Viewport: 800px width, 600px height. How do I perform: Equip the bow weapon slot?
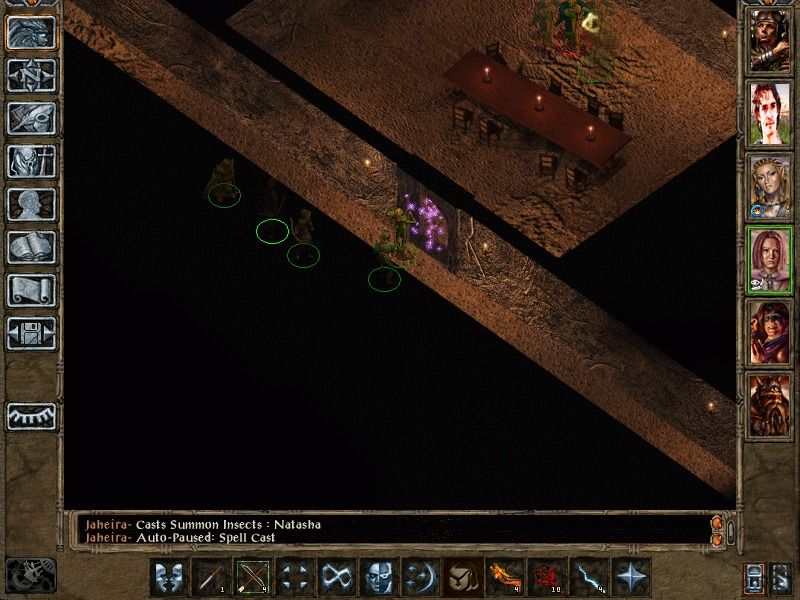click(x=254, y=577)
